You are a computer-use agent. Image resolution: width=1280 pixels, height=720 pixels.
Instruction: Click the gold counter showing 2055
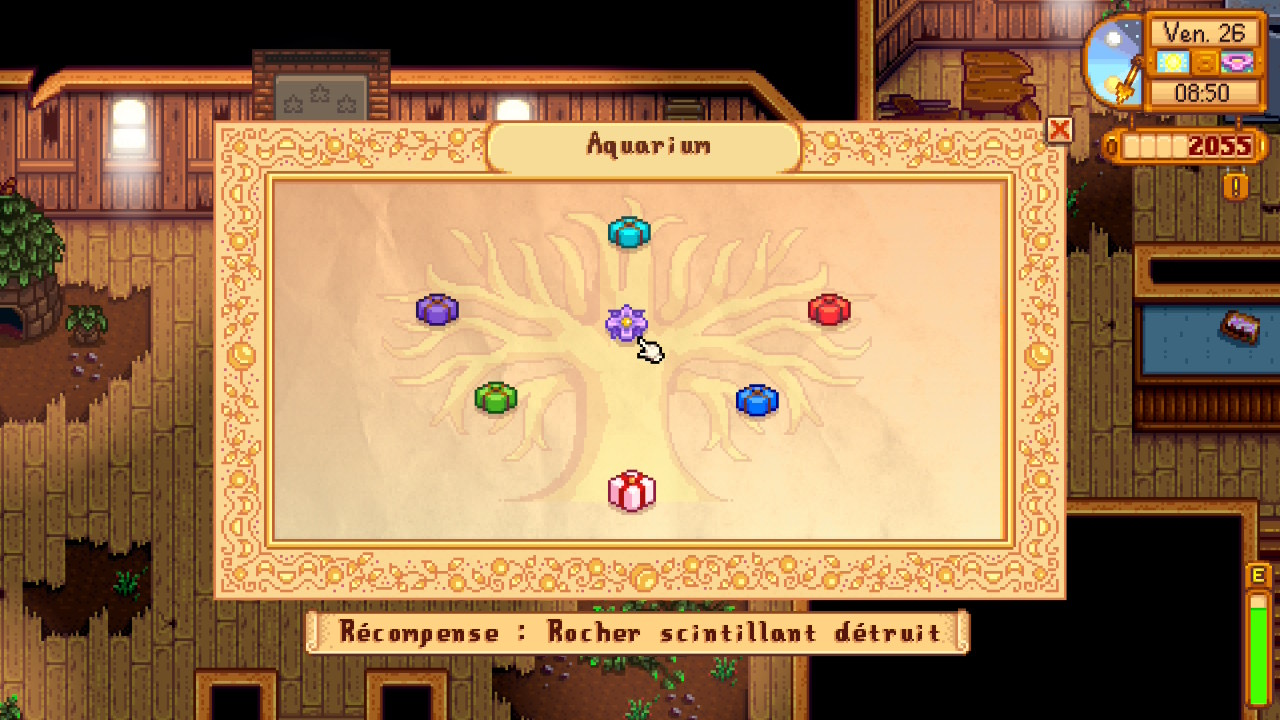tap(1222, 145)
